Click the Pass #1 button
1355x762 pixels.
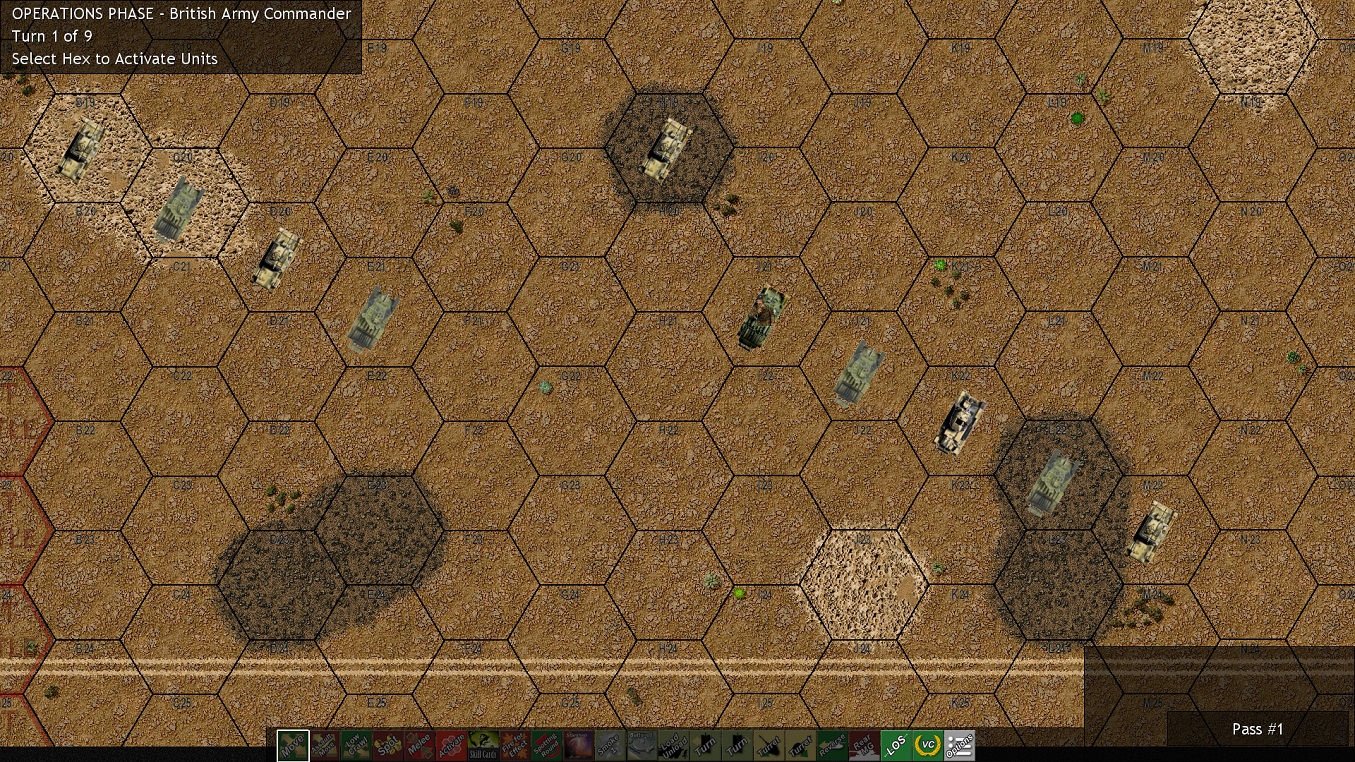coord(1257,729)
